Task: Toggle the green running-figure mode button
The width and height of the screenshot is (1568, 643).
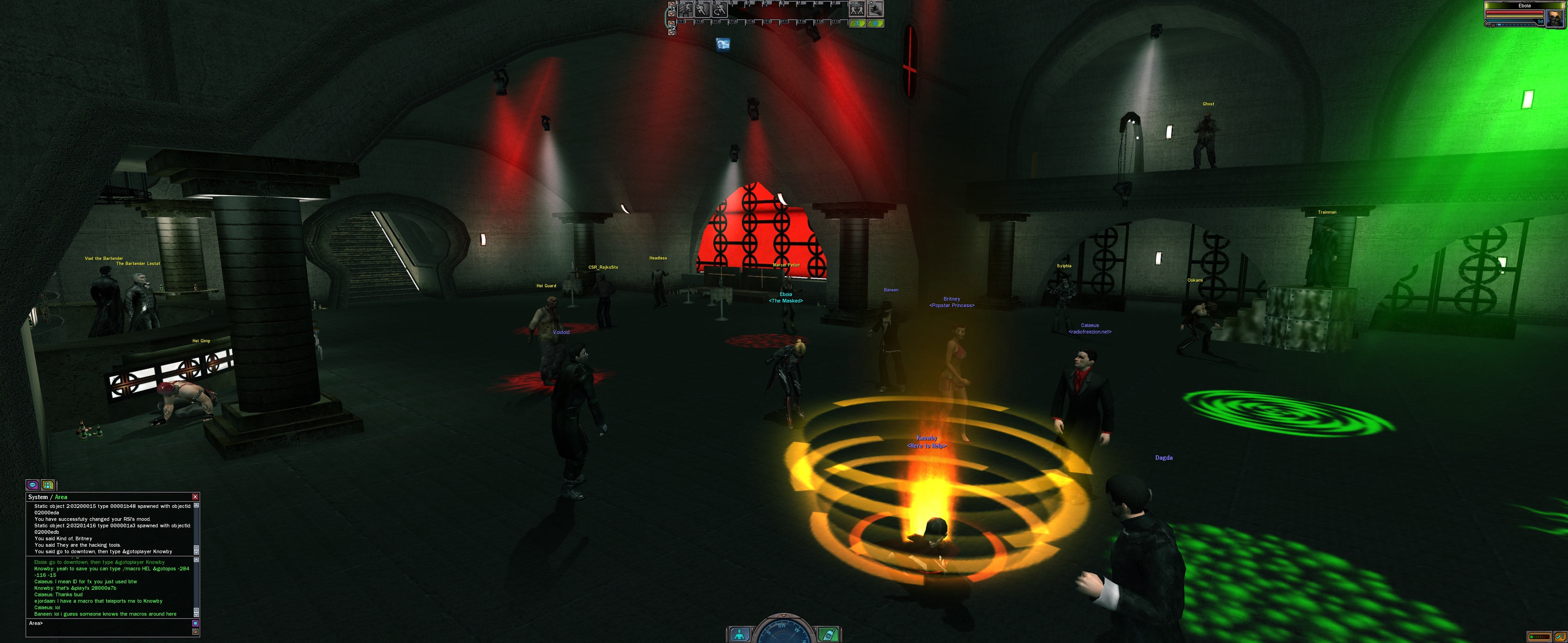Action: [858, 24]
